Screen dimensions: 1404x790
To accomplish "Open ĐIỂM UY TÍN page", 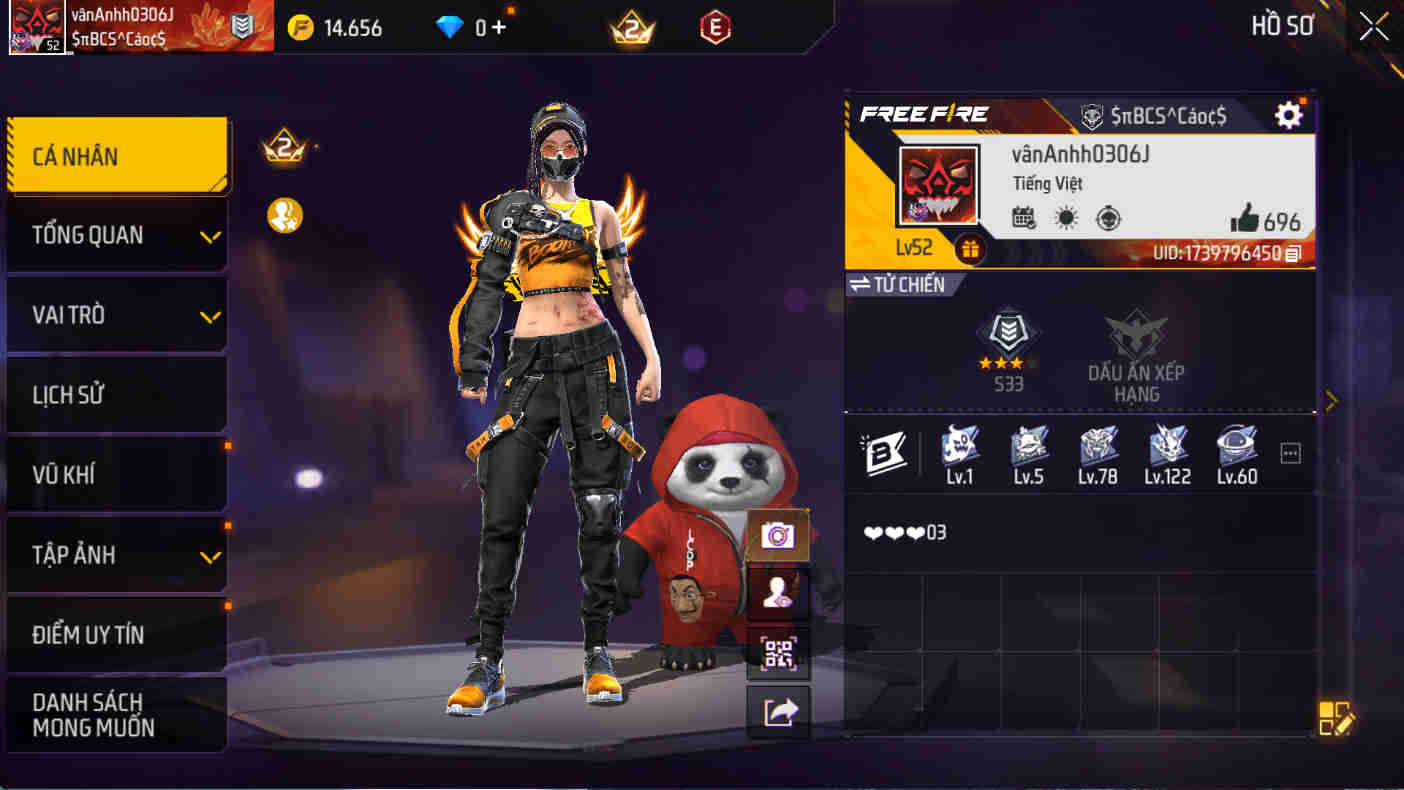I will pos(117,634).
